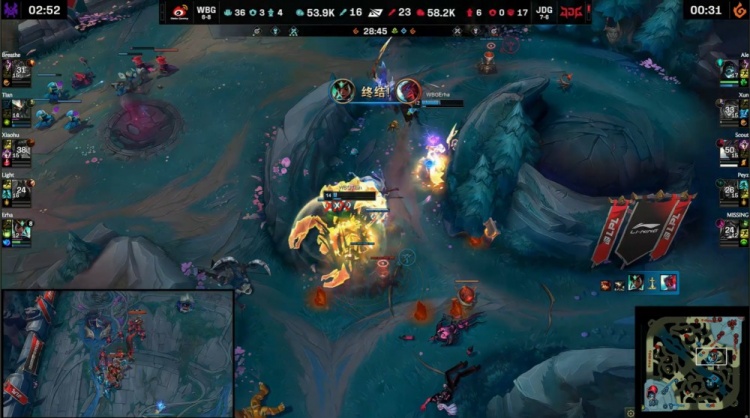Open the gear settings icon beside the minimap
The image size is (750, 418).
[x=629, y=411]
